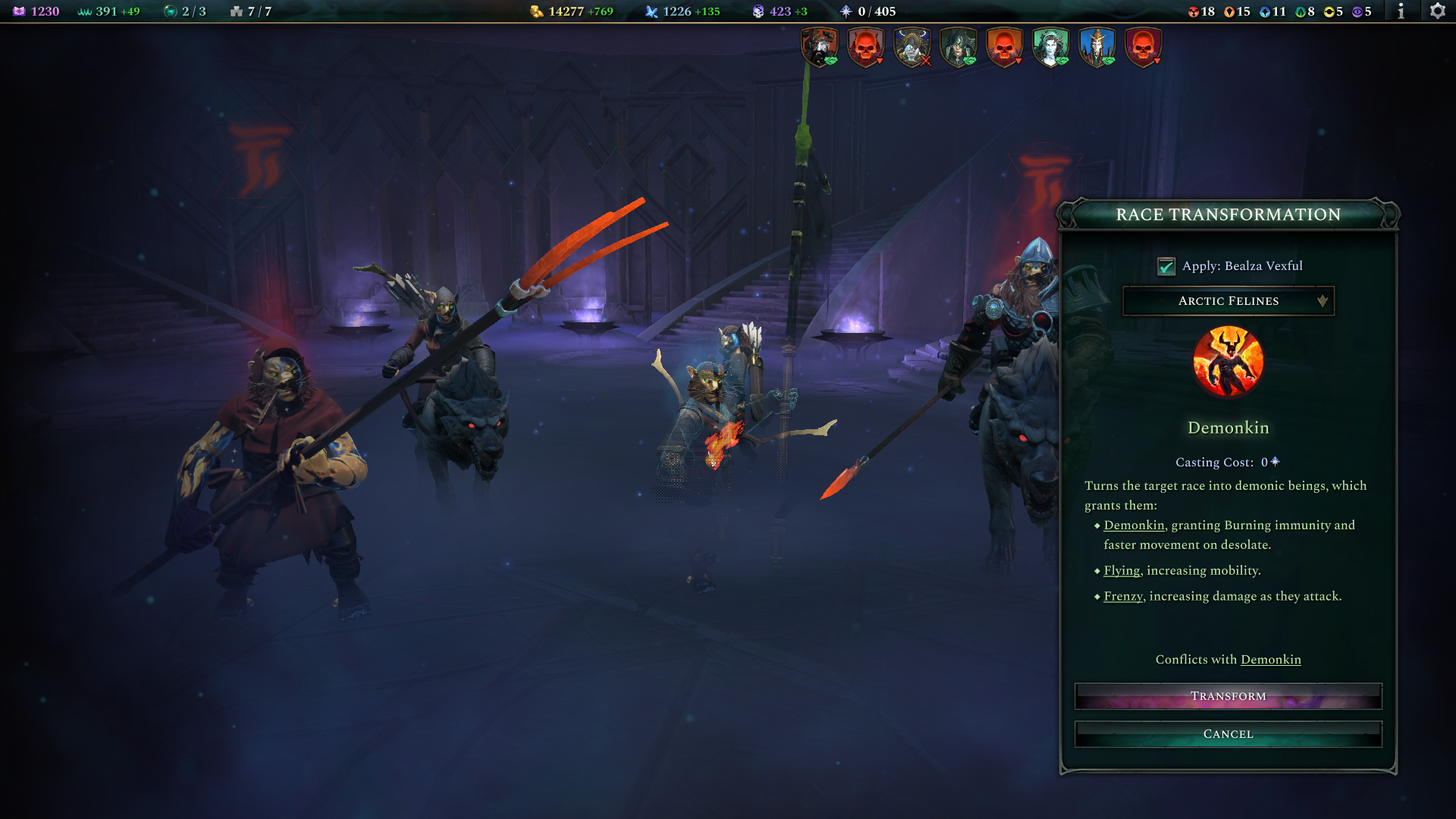Uncheck Apply: Bealza Vexful
The image size is (1456, 819).
pyautogui.click(x=1166, y=265)
